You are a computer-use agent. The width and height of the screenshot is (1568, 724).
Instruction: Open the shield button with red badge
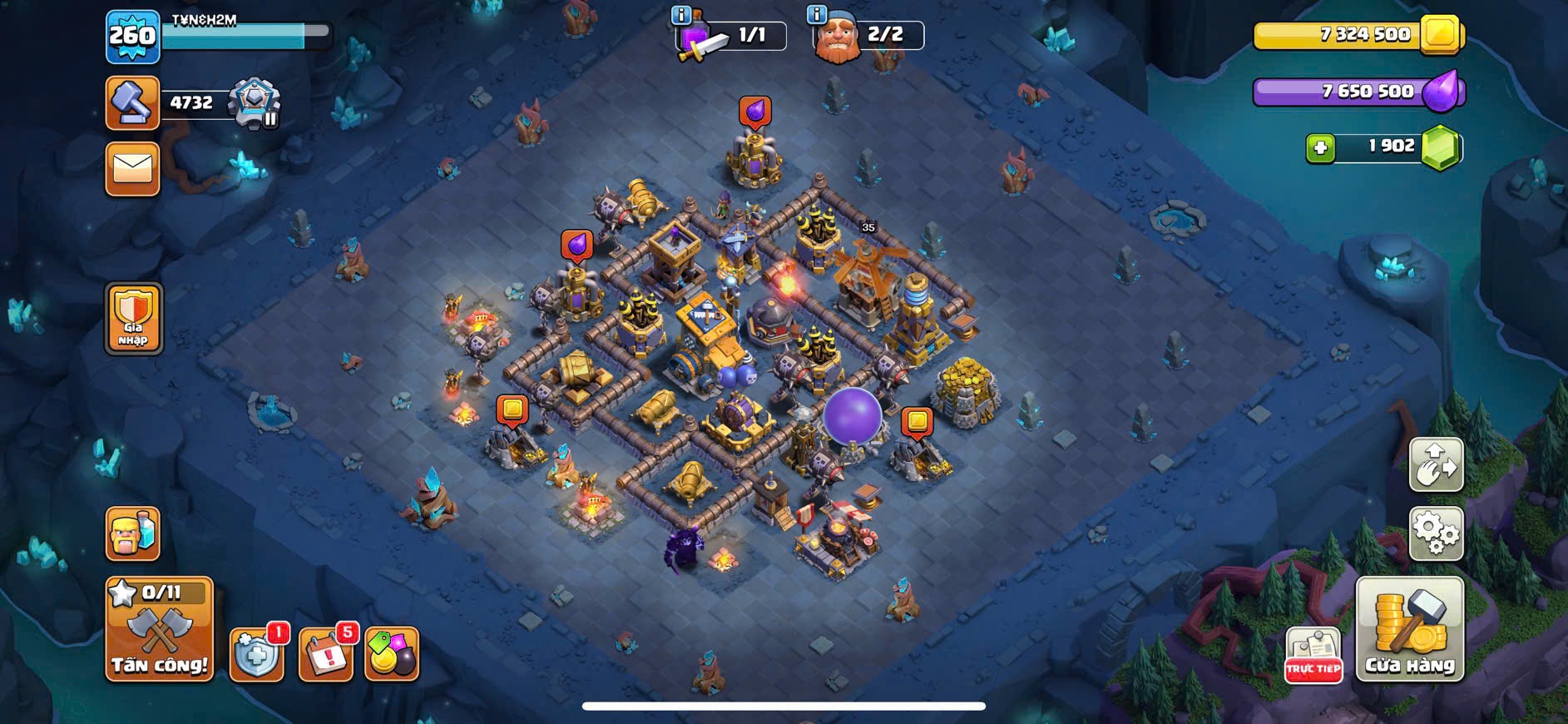(256, 653)
